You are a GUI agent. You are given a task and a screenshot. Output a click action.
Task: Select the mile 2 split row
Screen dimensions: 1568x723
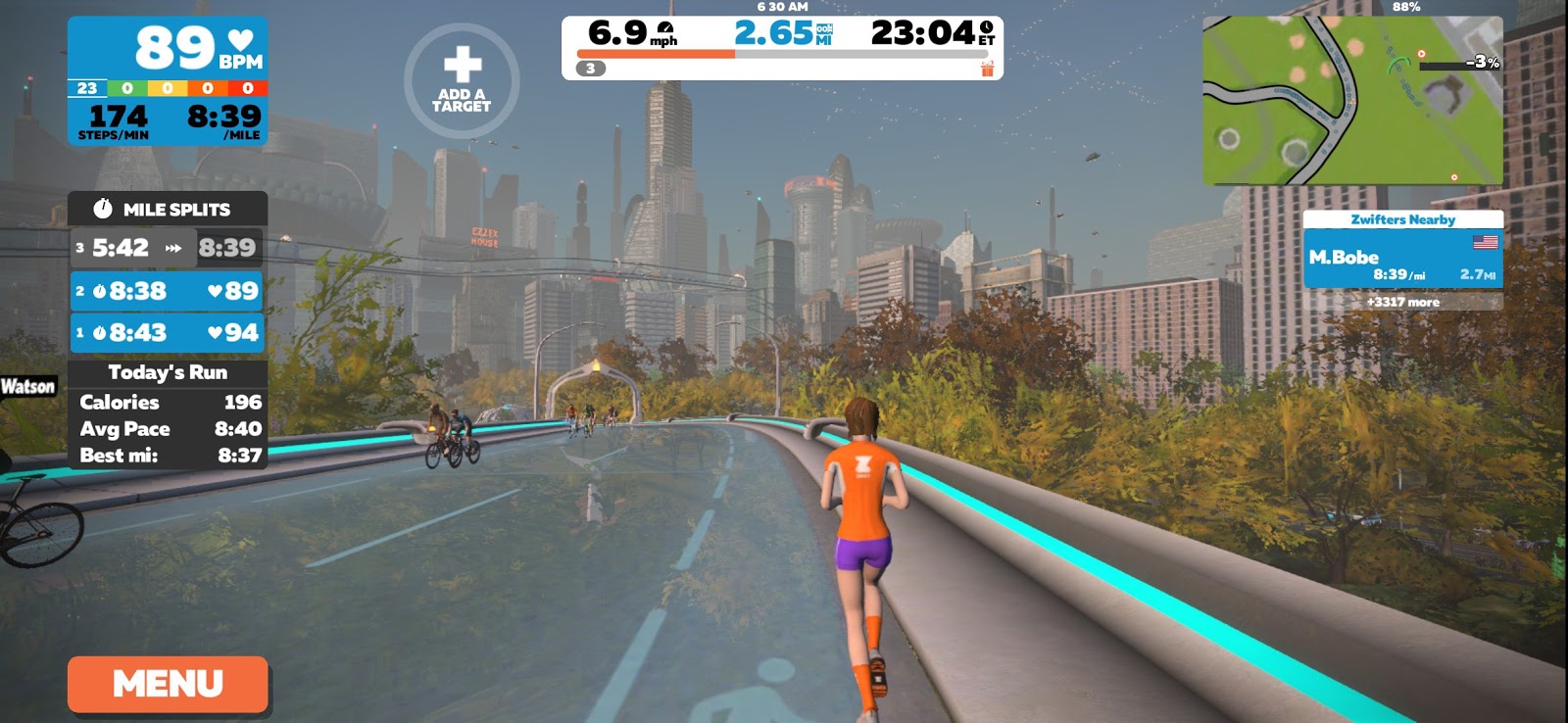point(168,291)
